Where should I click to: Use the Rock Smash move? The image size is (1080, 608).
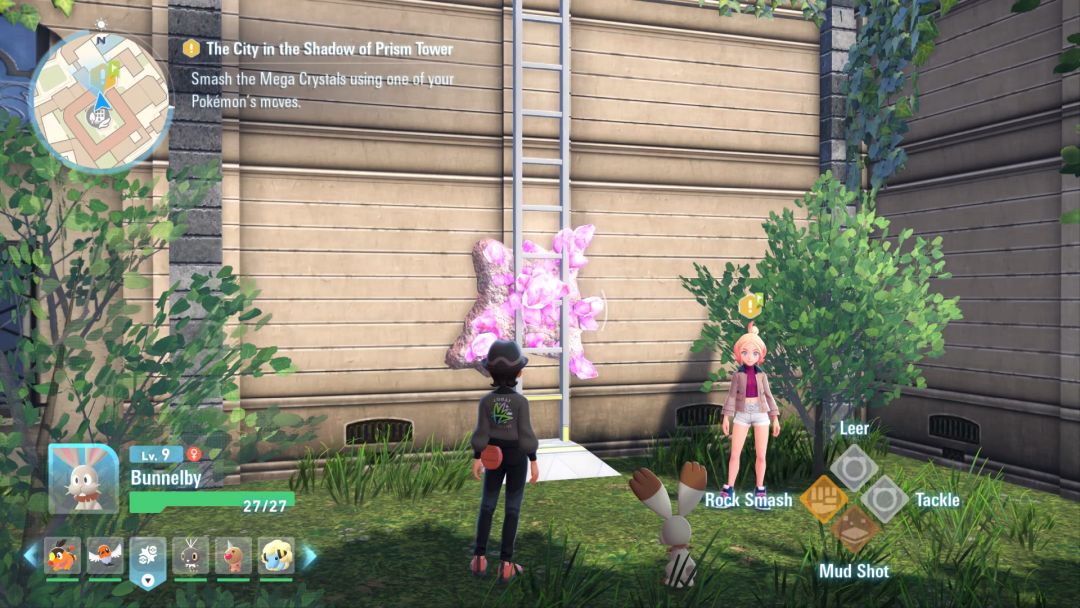823,498
